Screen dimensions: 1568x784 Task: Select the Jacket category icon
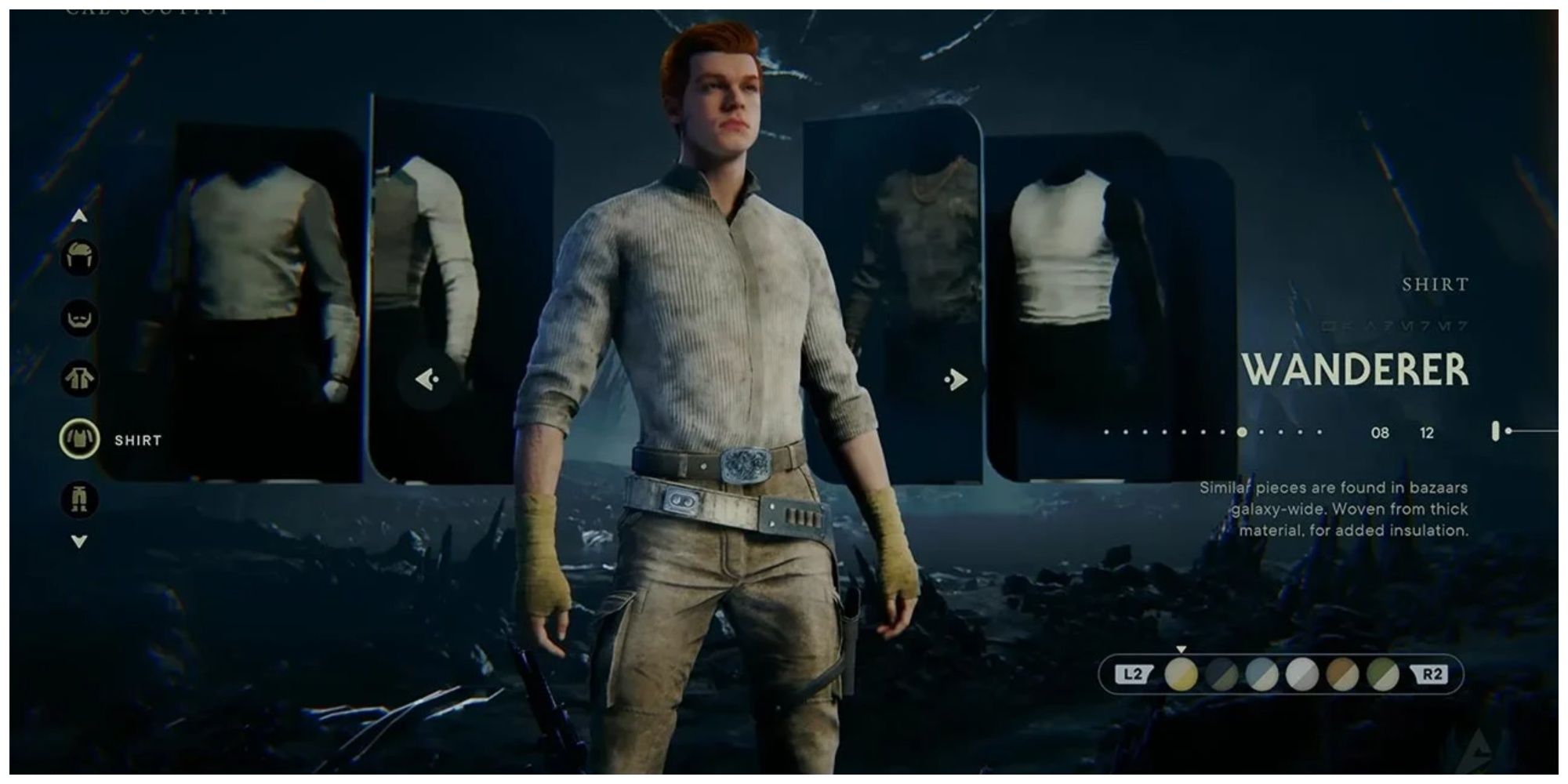click(81, 377)
